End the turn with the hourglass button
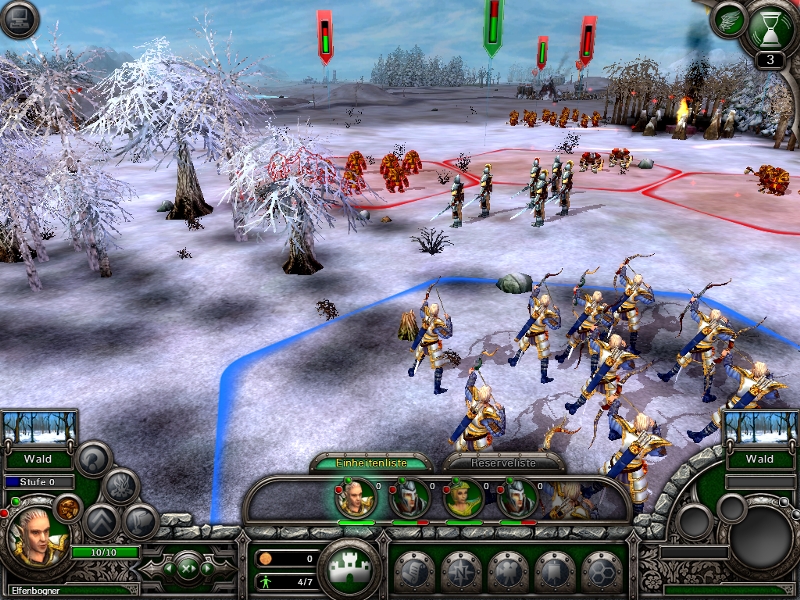800x600 pixels. tap(770, 22)
